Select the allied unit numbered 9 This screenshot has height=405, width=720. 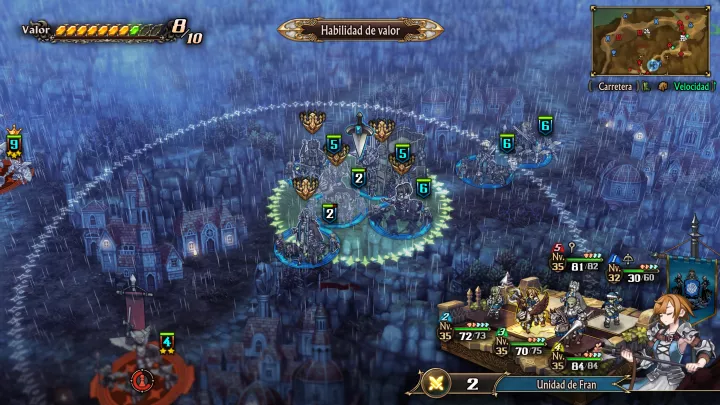[14, 146]
